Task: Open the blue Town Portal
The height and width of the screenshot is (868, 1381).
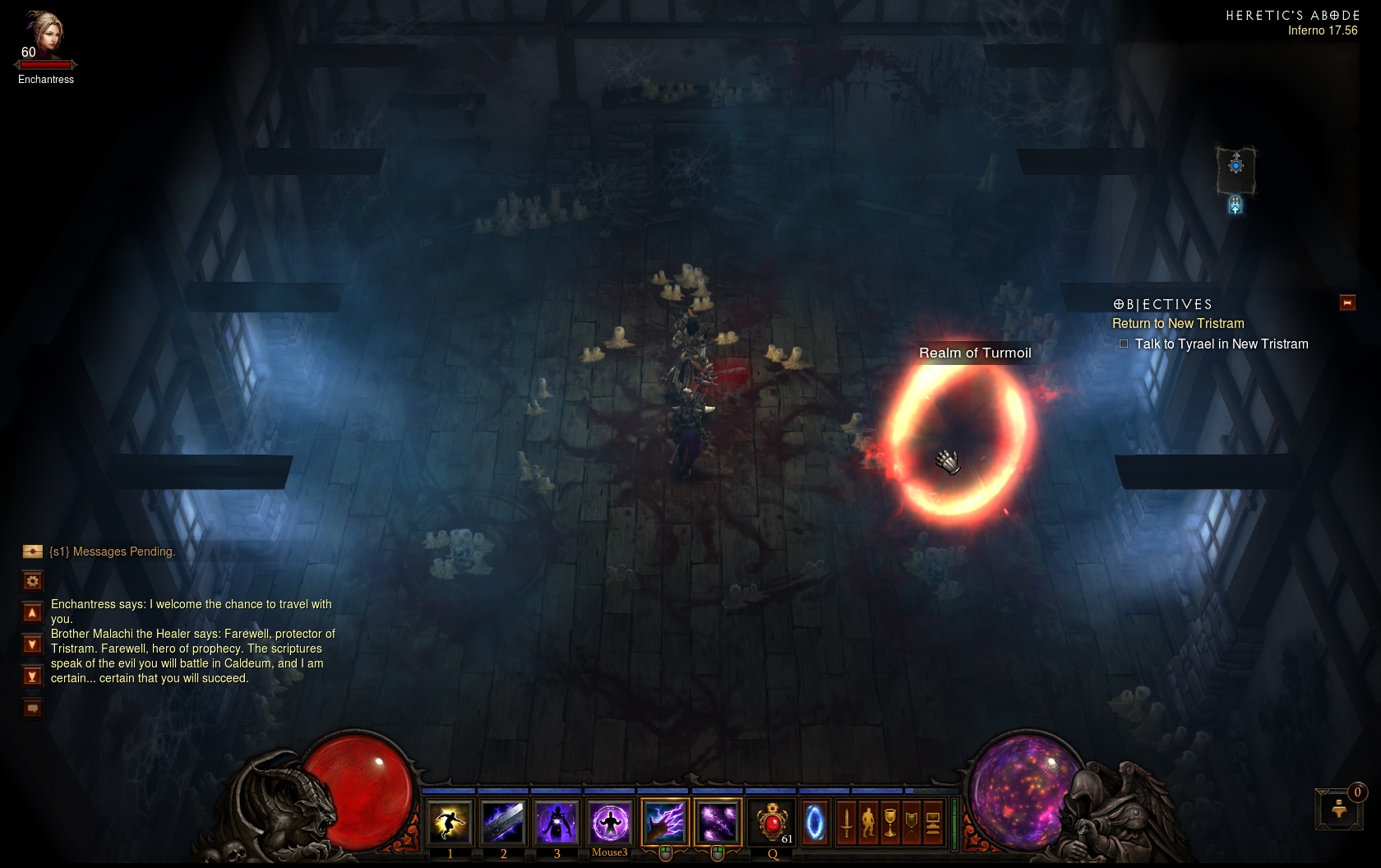Action: tap(815, 822)
